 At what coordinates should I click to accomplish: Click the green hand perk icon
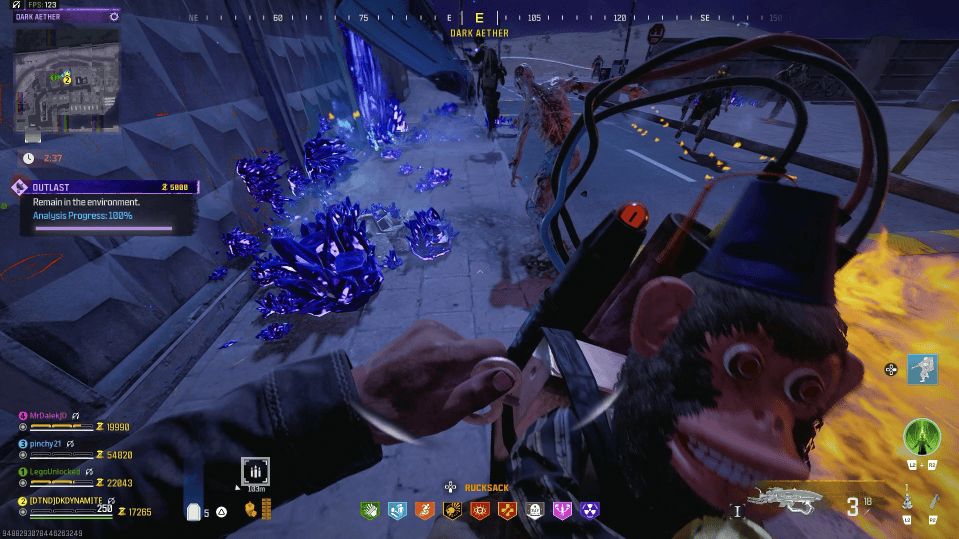tap(369, 510)
